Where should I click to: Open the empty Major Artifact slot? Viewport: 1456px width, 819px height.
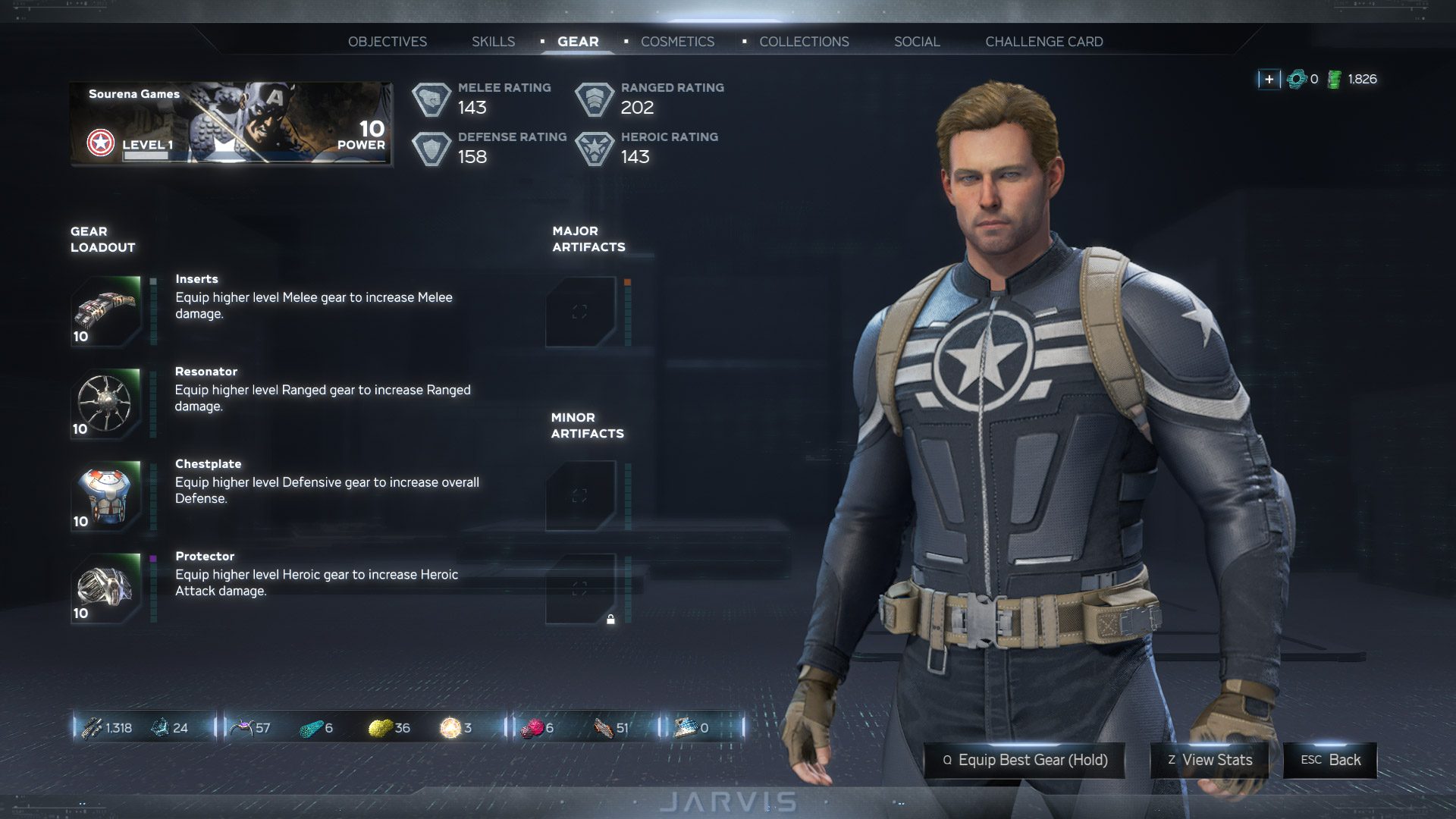tap(580, 312)
